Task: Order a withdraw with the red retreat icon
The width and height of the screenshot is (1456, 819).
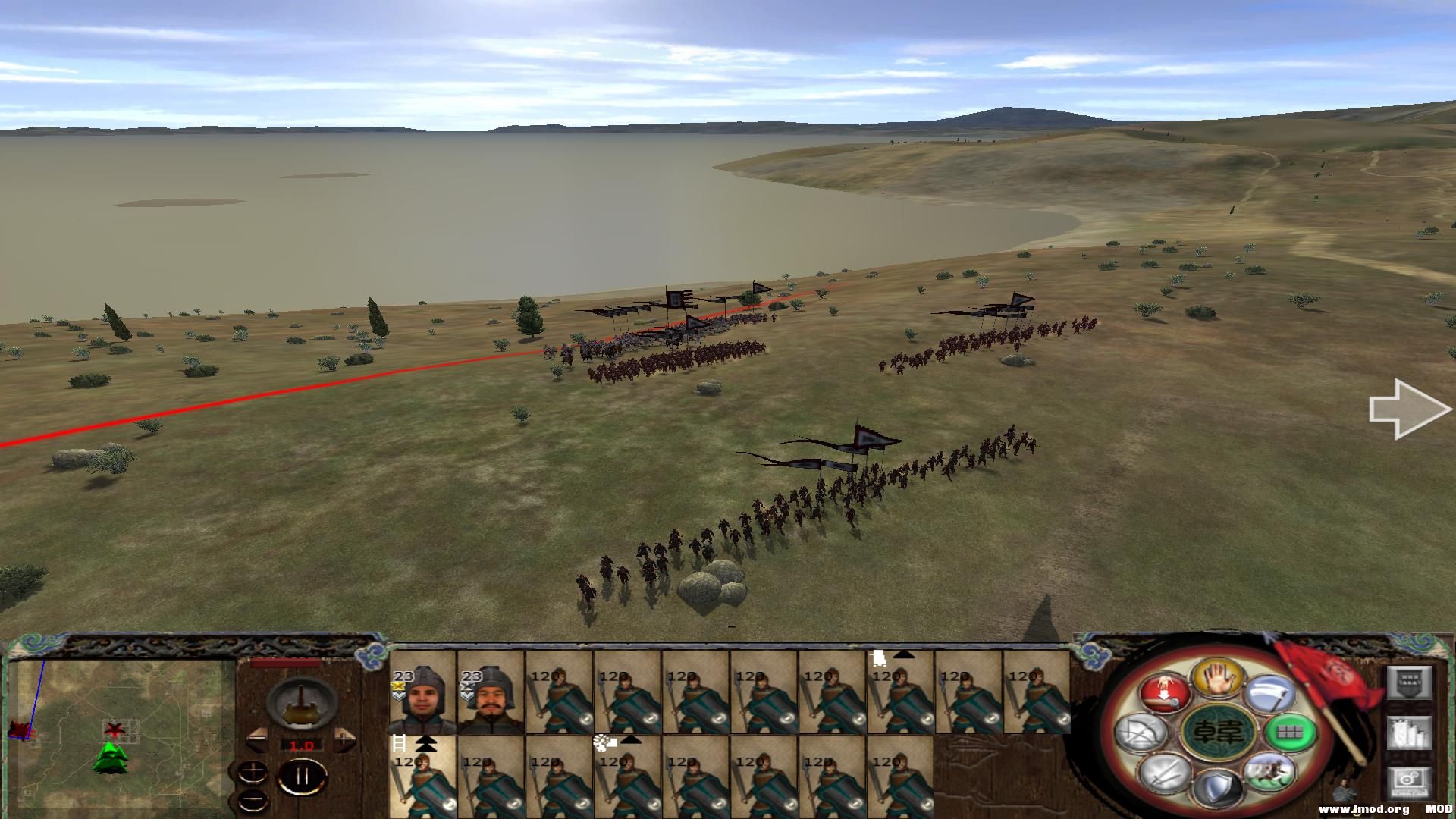Action: pos(1163,692)
